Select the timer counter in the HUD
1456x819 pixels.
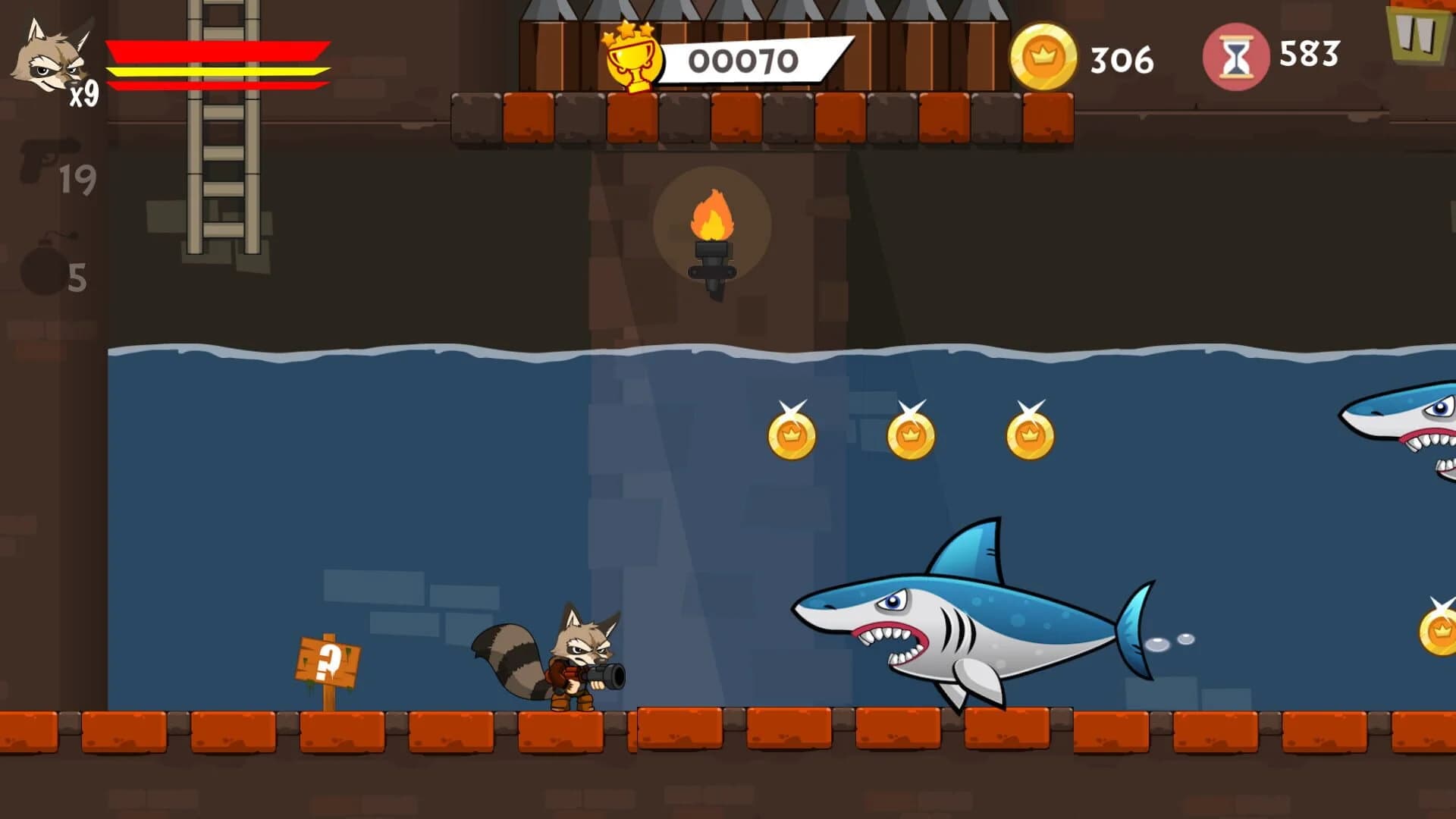pyautogui.click(x=1308, y=55)
